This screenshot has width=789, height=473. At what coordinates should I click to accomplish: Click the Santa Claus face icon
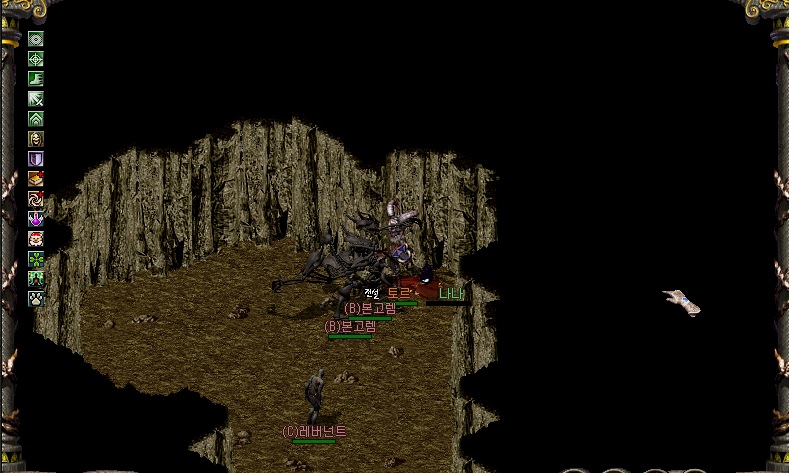36,239
